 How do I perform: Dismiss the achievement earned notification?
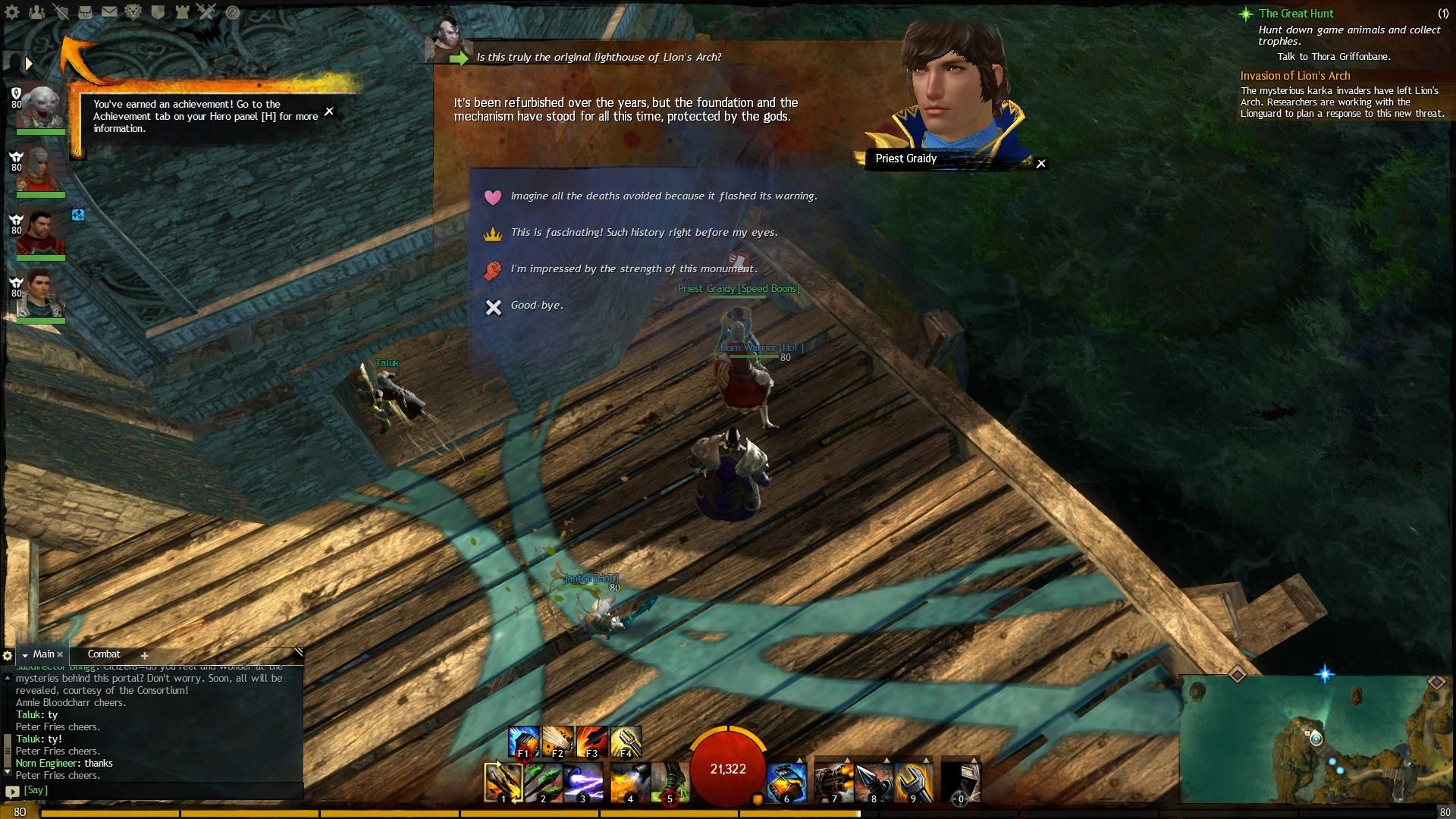[x=329, y=111]
